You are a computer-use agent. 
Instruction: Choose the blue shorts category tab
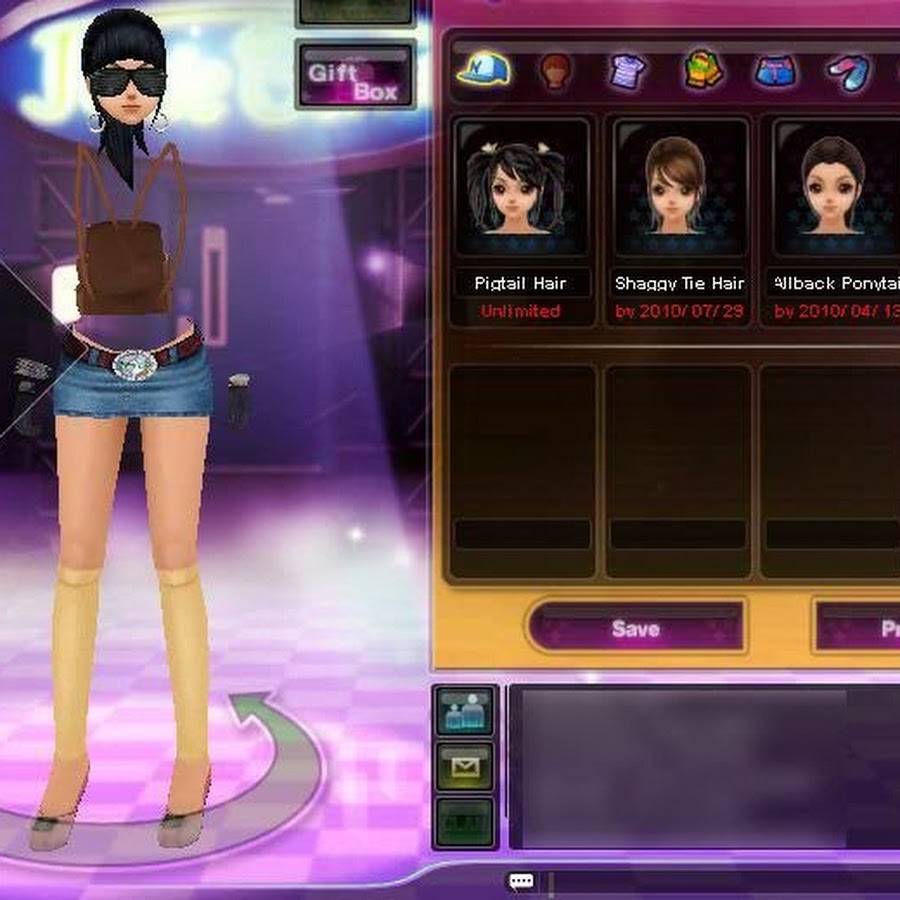pyautogui.click(x=776, y=72)
